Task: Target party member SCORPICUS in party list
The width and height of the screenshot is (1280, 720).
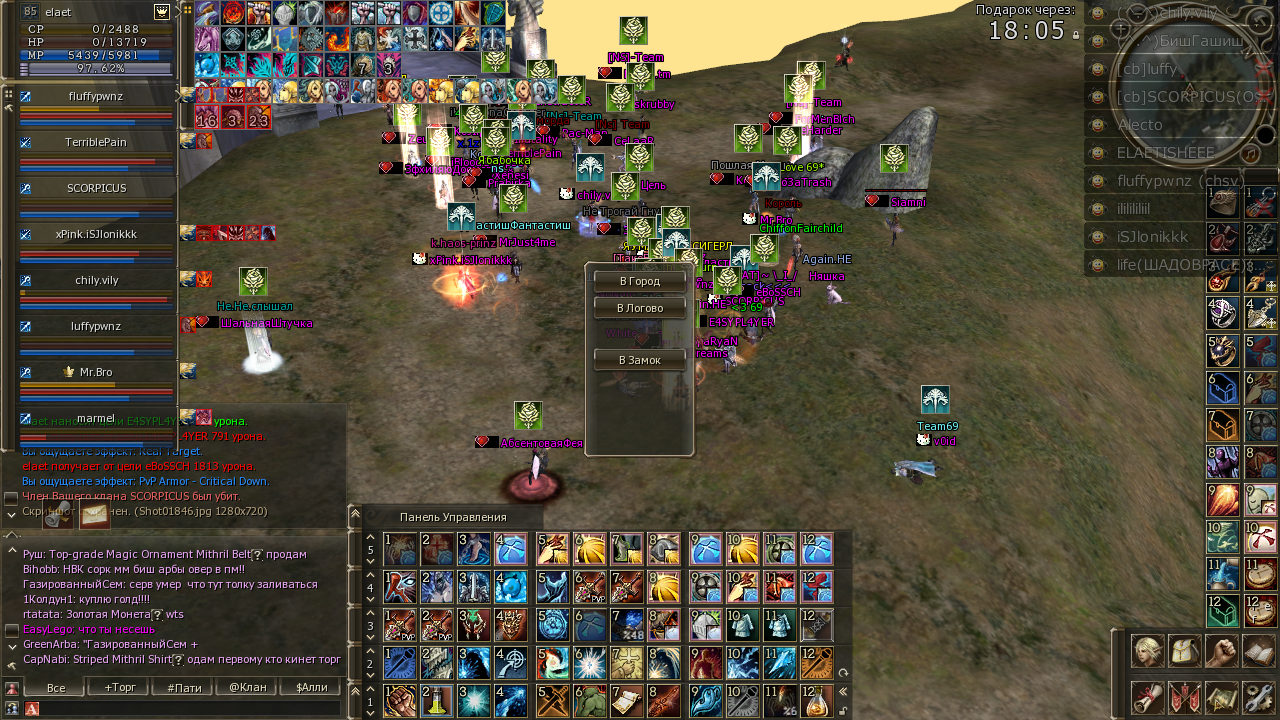Action: coord(96,189)
